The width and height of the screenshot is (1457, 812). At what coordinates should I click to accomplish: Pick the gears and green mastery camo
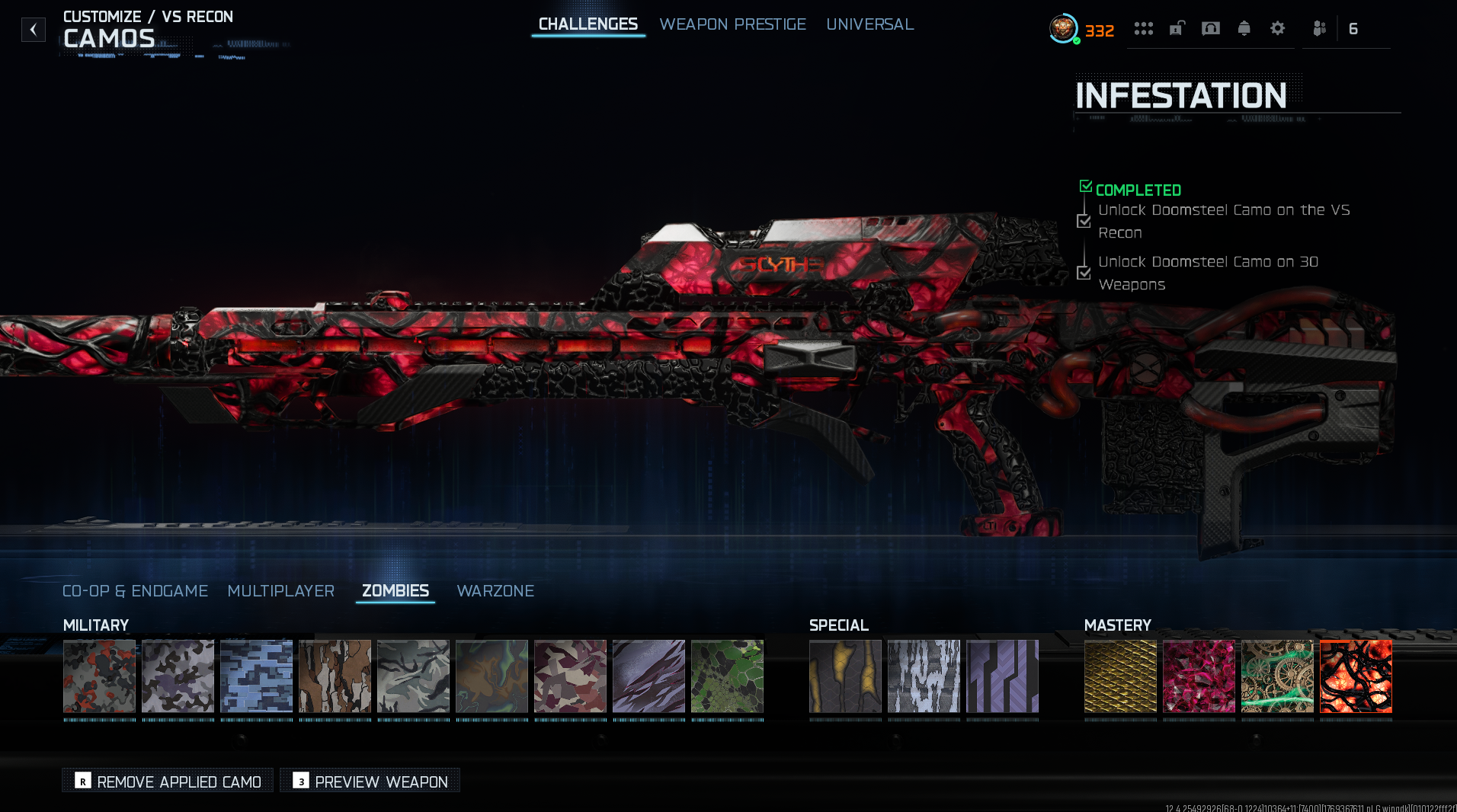pos(1277,676)
